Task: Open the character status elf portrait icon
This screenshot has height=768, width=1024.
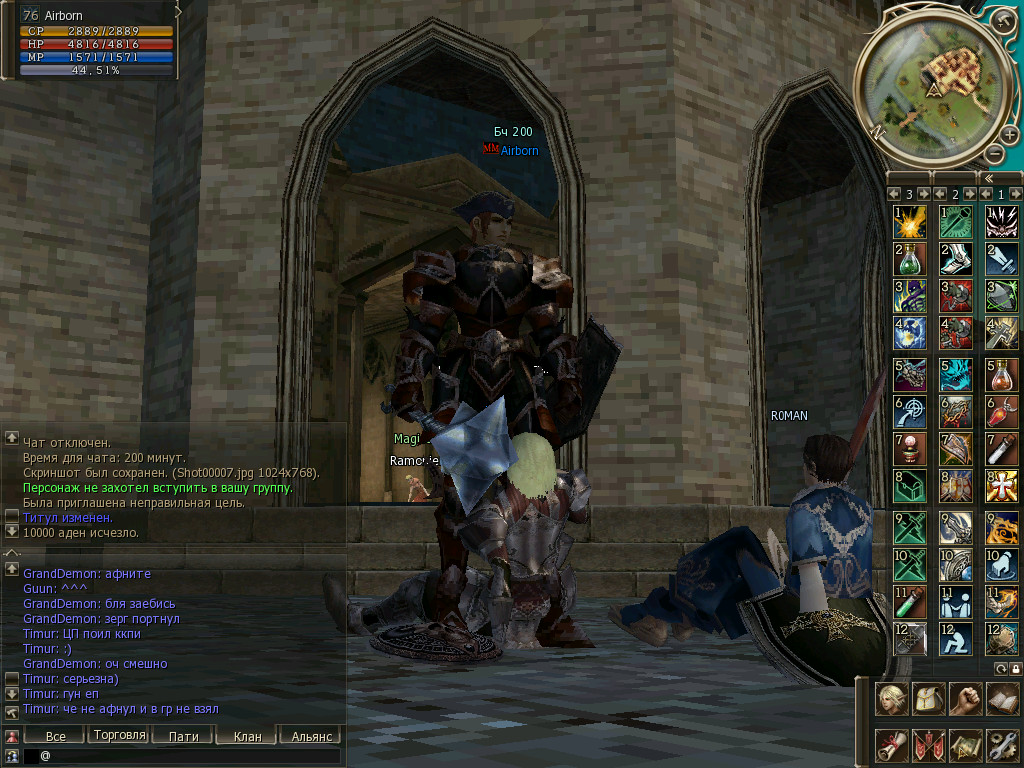Action: (x=892, y=699)
